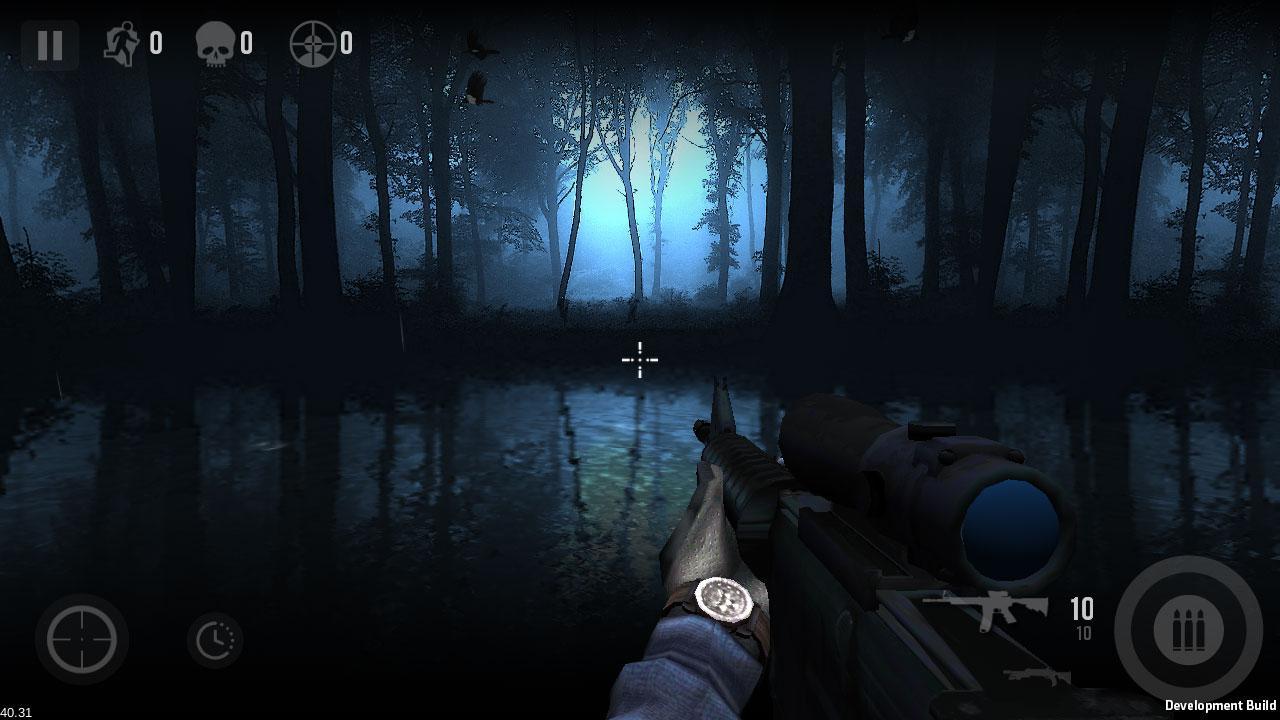Select the assault rifle weapon icon
This screenshot has height=720, width=1280.
click(x=985, y=609)
